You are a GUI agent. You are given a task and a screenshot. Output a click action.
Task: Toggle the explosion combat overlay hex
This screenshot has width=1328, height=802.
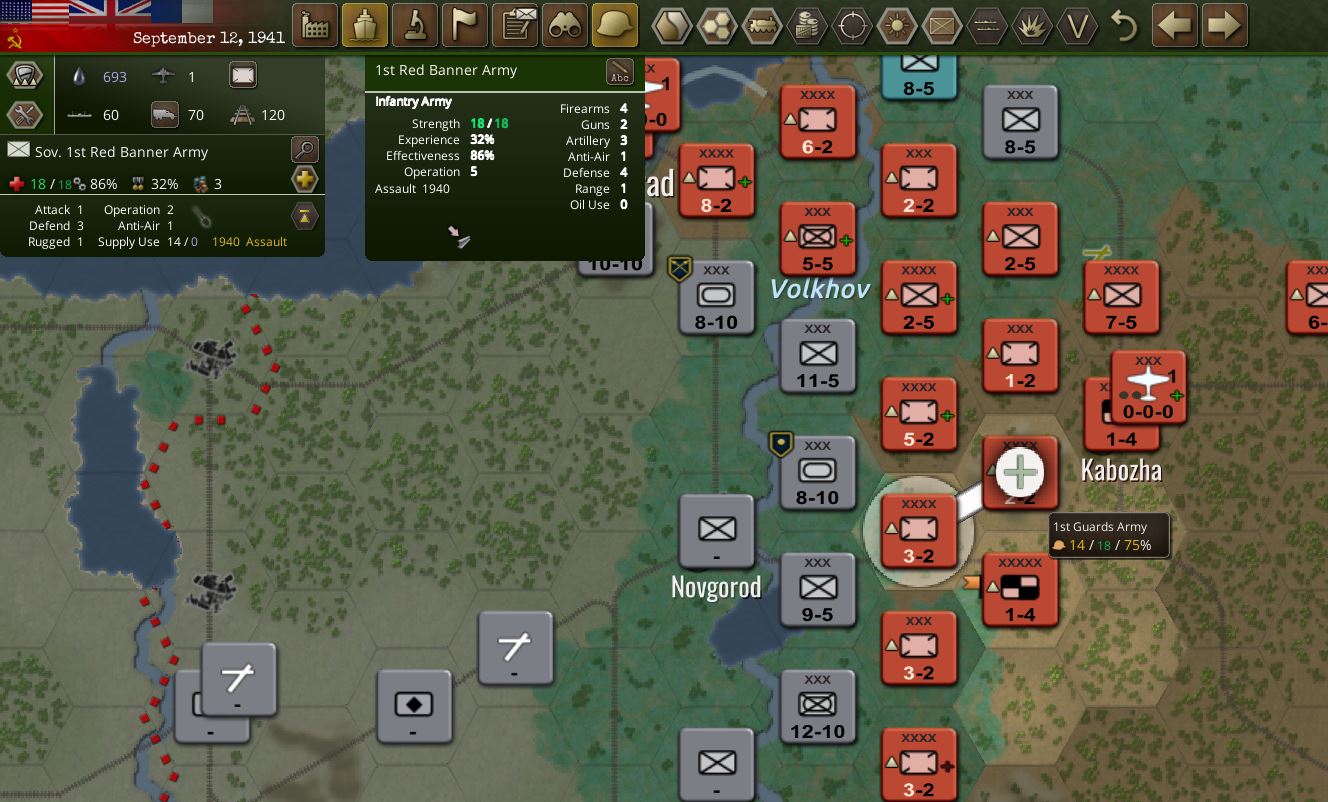[x=1031, y=25]
